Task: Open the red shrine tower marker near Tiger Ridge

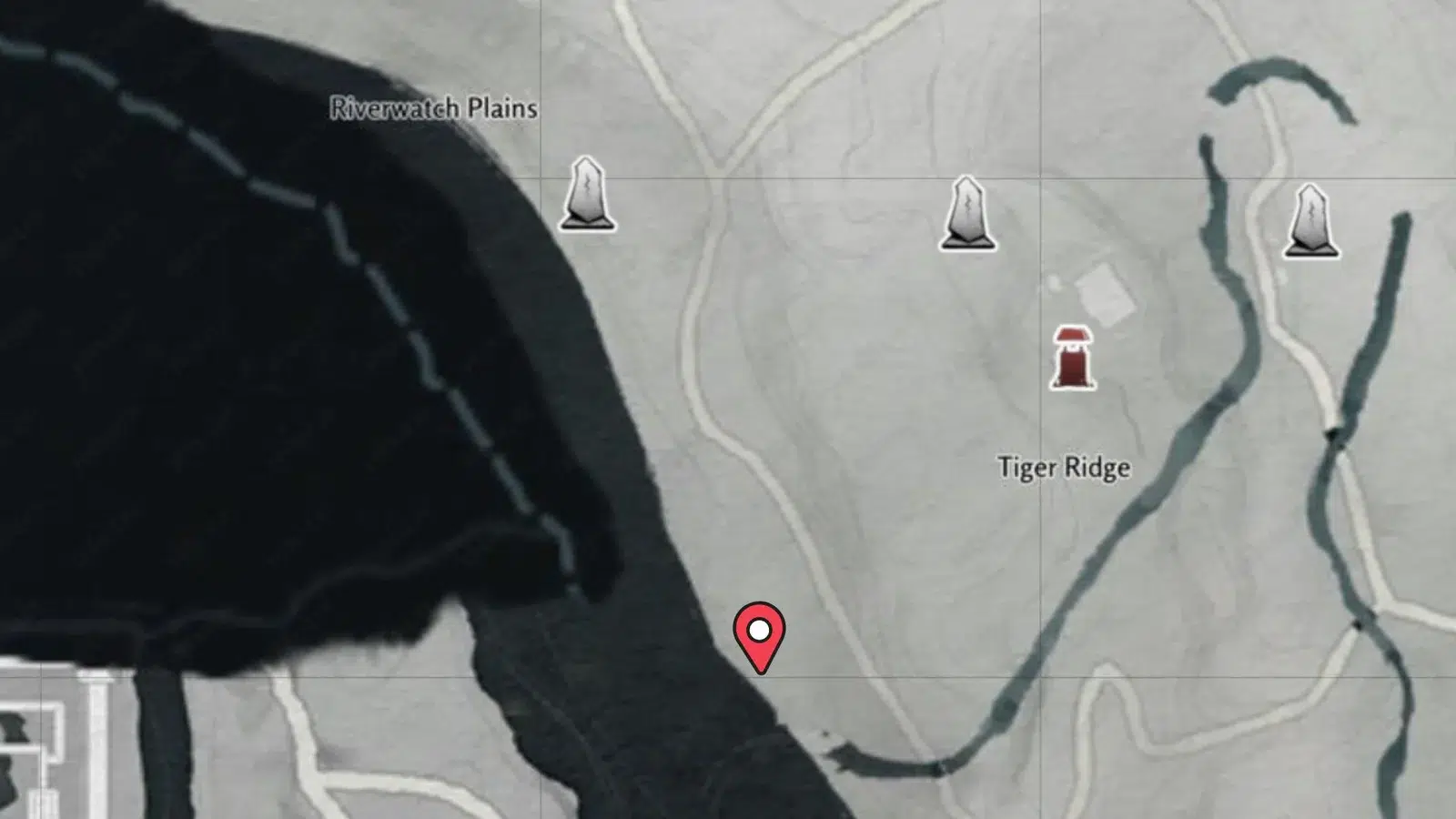Action: tap(1071, 358)
